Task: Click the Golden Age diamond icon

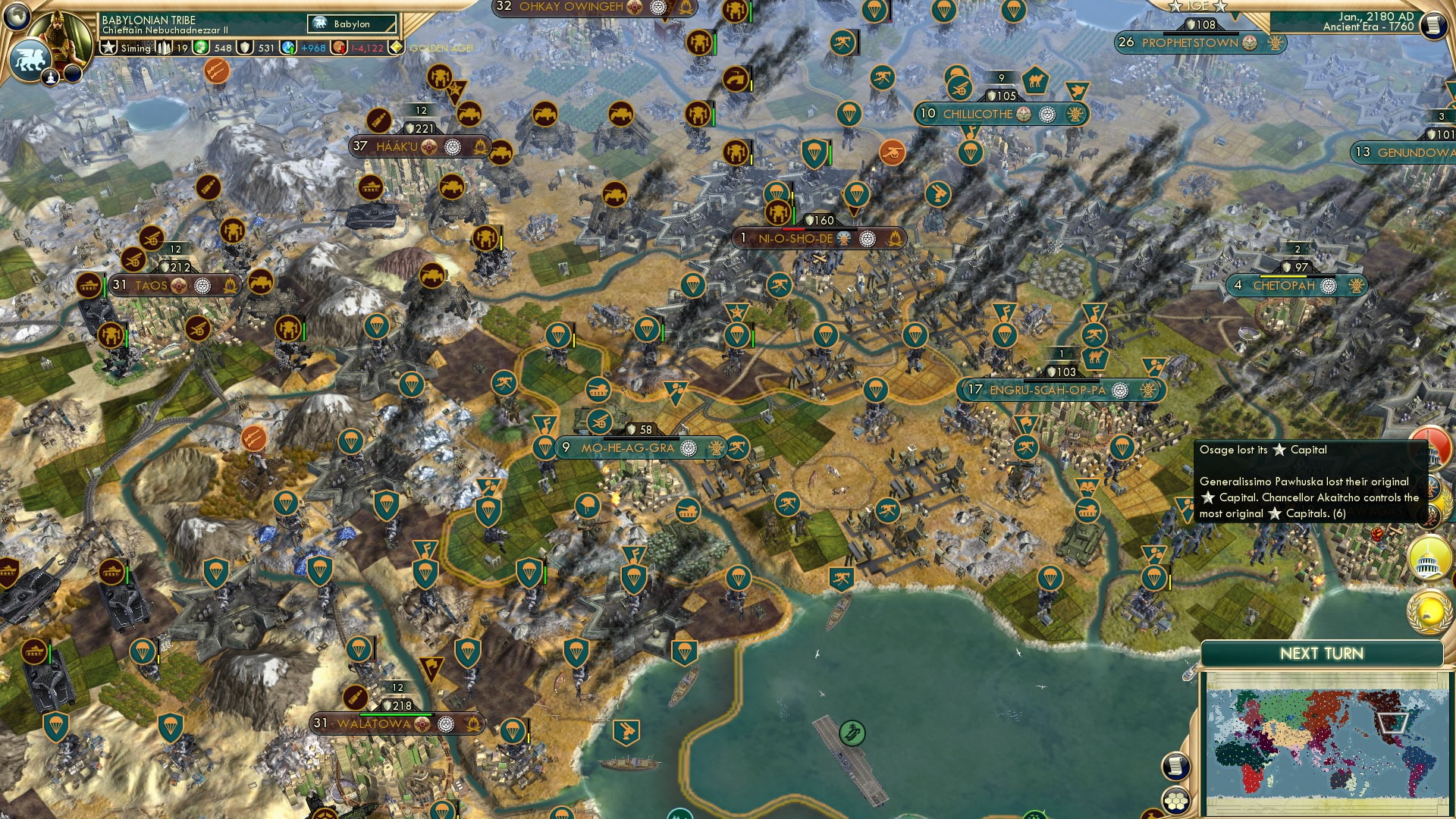Action: coord(397,47)
